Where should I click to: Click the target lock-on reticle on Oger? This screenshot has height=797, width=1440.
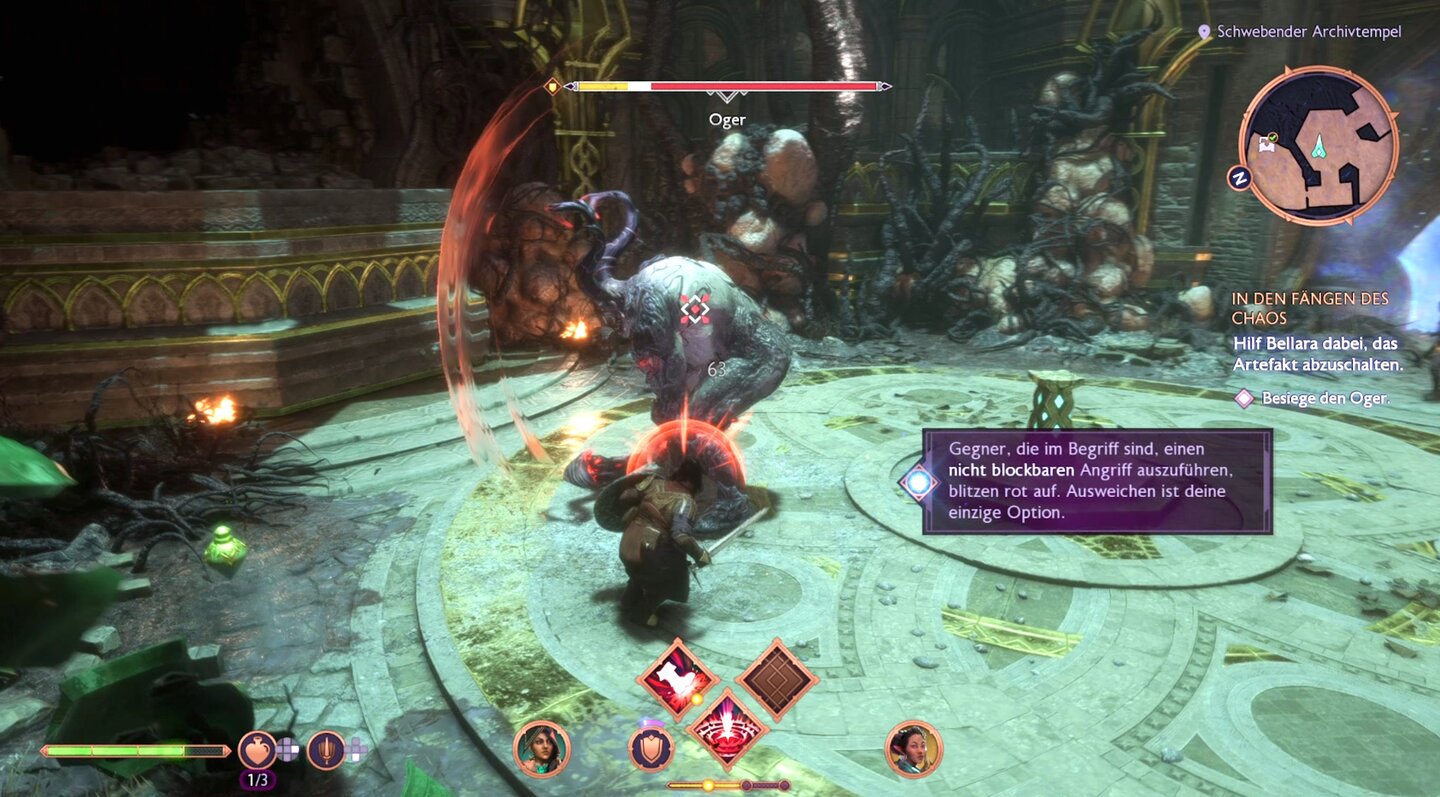coord(695,309)
